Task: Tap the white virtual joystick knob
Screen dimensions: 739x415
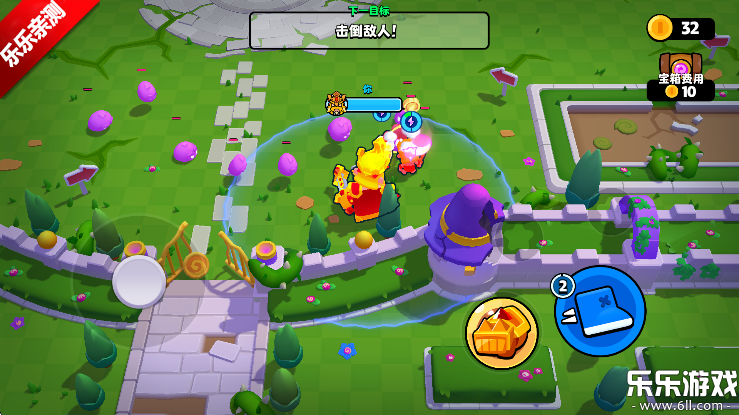Action: [x=139, y=281]
